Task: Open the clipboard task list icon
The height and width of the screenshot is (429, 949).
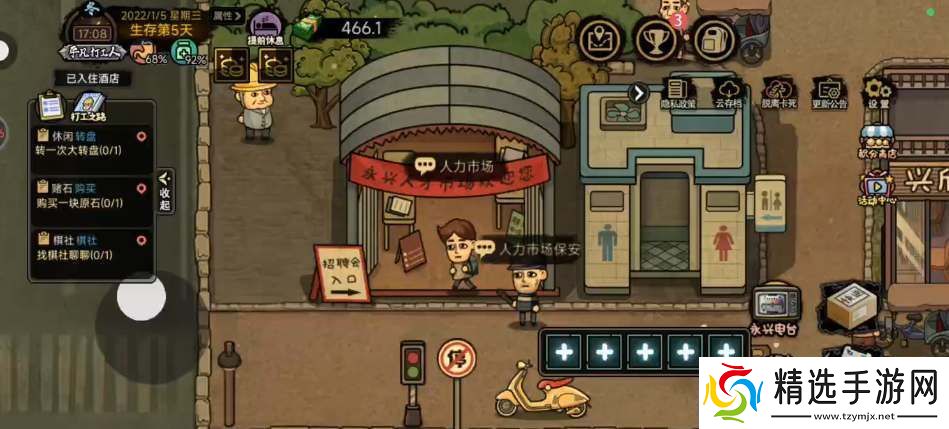Action: click(x=50, y=105)
